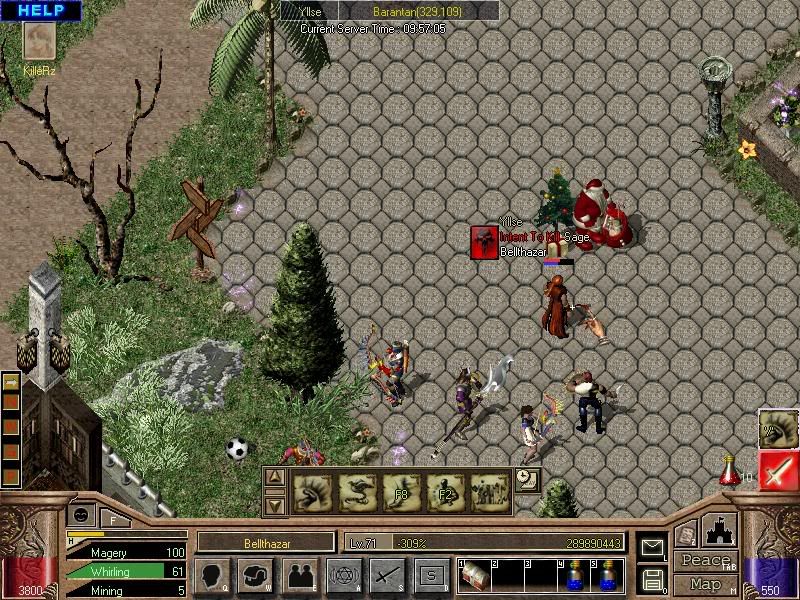Toggle the Peace mode button
Image resolution: width=800 pixels, height=600 pixels.
coord(705,561)
